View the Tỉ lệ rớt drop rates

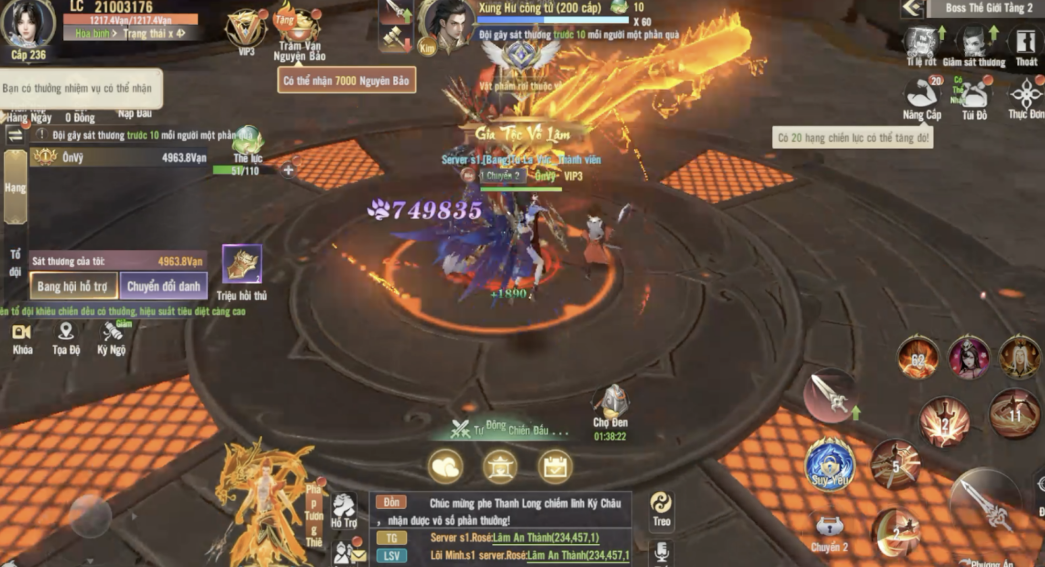(x=921, y=44)
